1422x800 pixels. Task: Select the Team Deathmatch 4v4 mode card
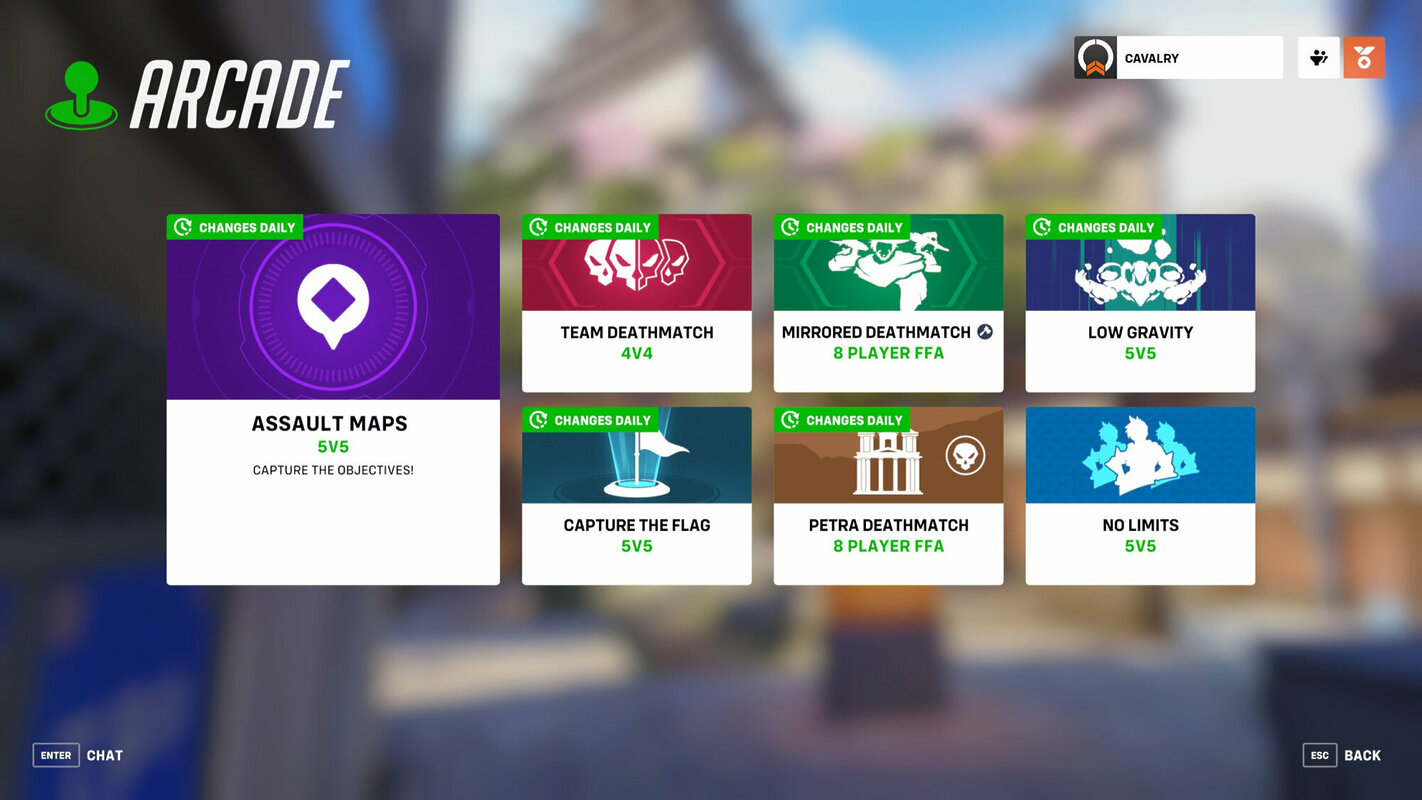pos(637,302)
